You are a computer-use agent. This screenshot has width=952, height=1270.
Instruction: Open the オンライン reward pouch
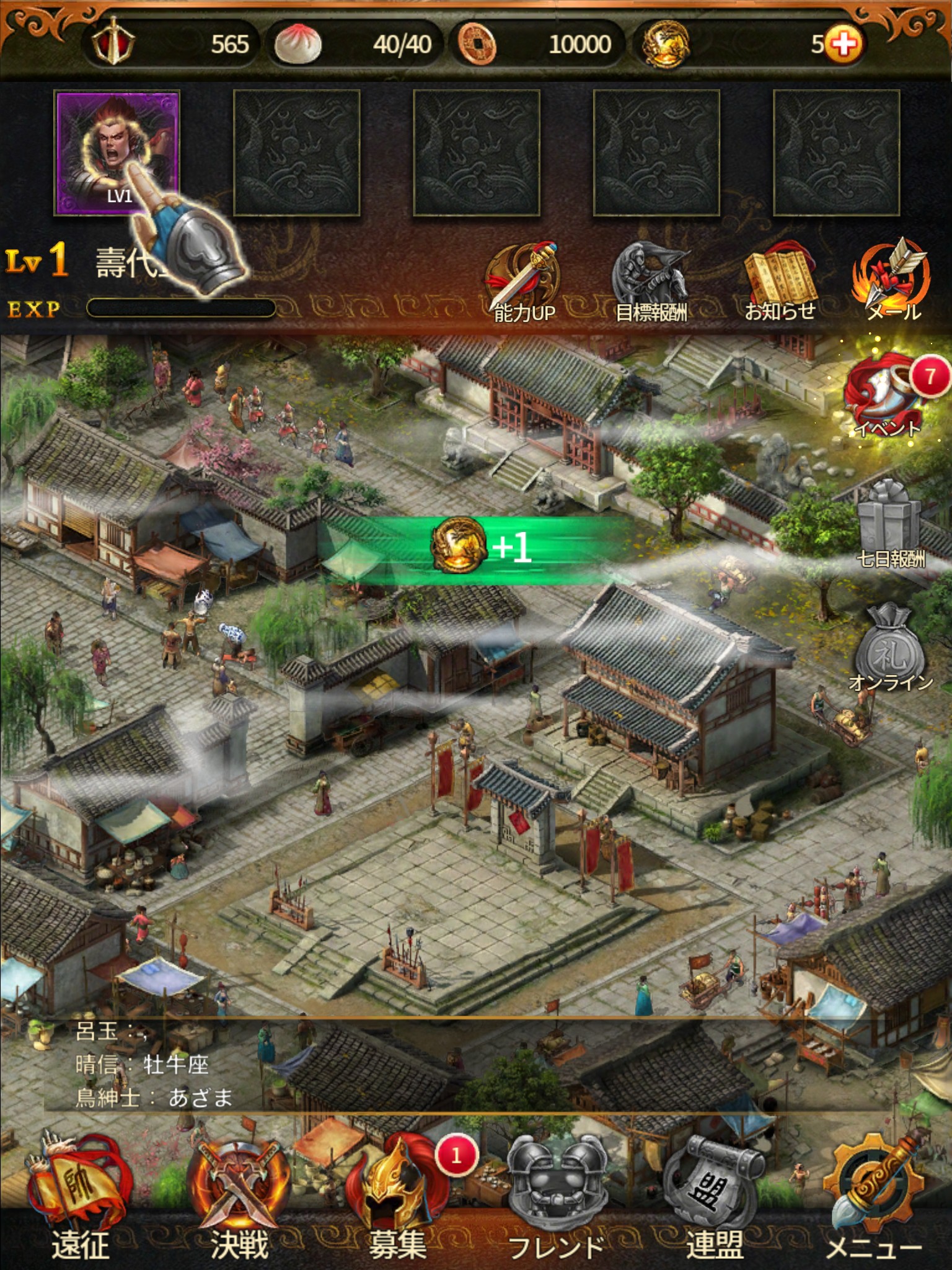890,648
